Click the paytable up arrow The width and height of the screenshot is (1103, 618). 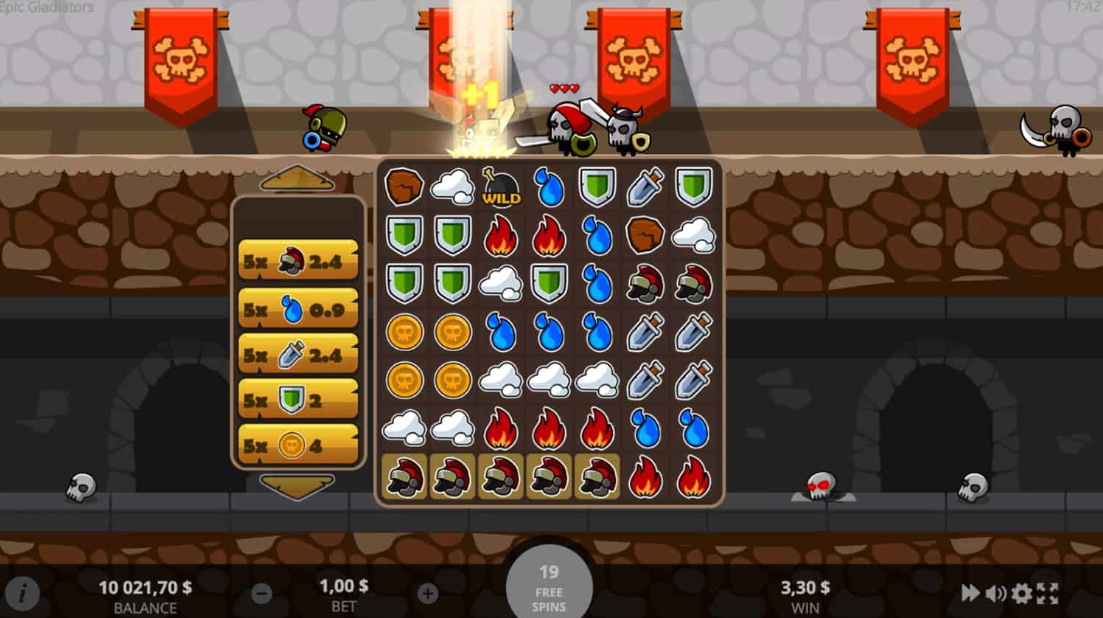tap(297, 180)
